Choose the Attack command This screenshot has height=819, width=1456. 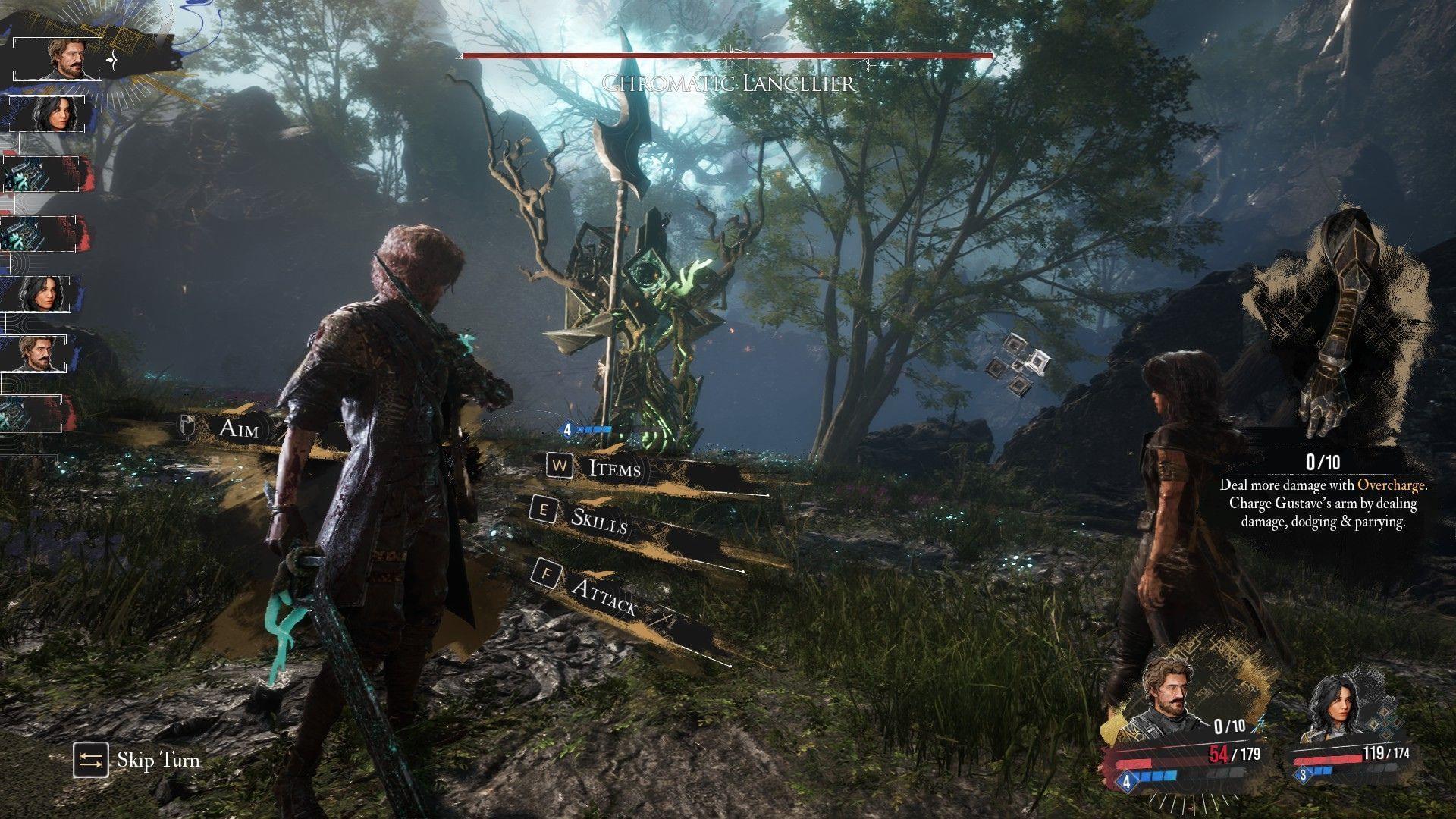tap(603, 595)
